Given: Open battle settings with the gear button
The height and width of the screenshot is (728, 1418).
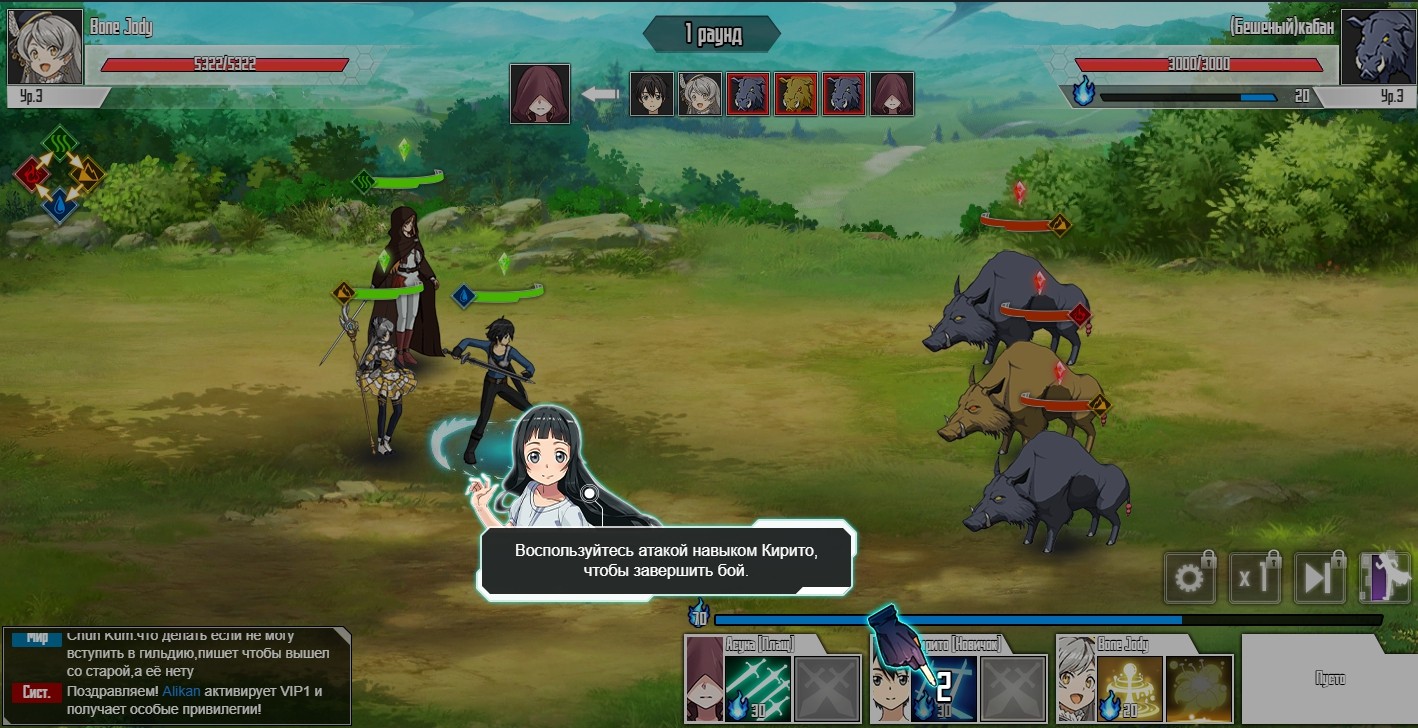Looking at the screenshot, I should pyautogui.click(x=1189, y=577).
